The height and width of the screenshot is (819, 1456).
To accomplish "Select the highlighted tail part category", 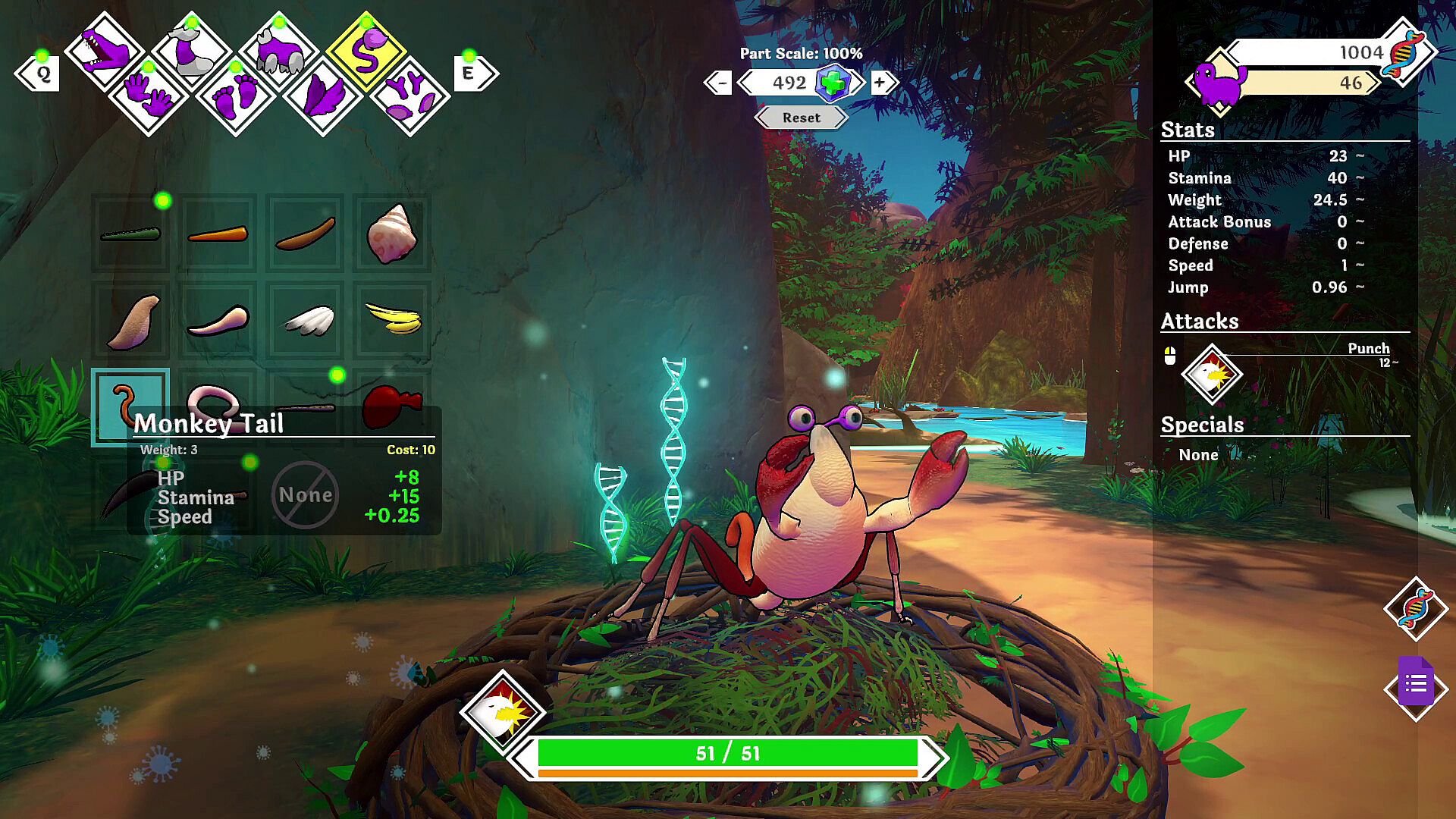I will tap(366, 52).
